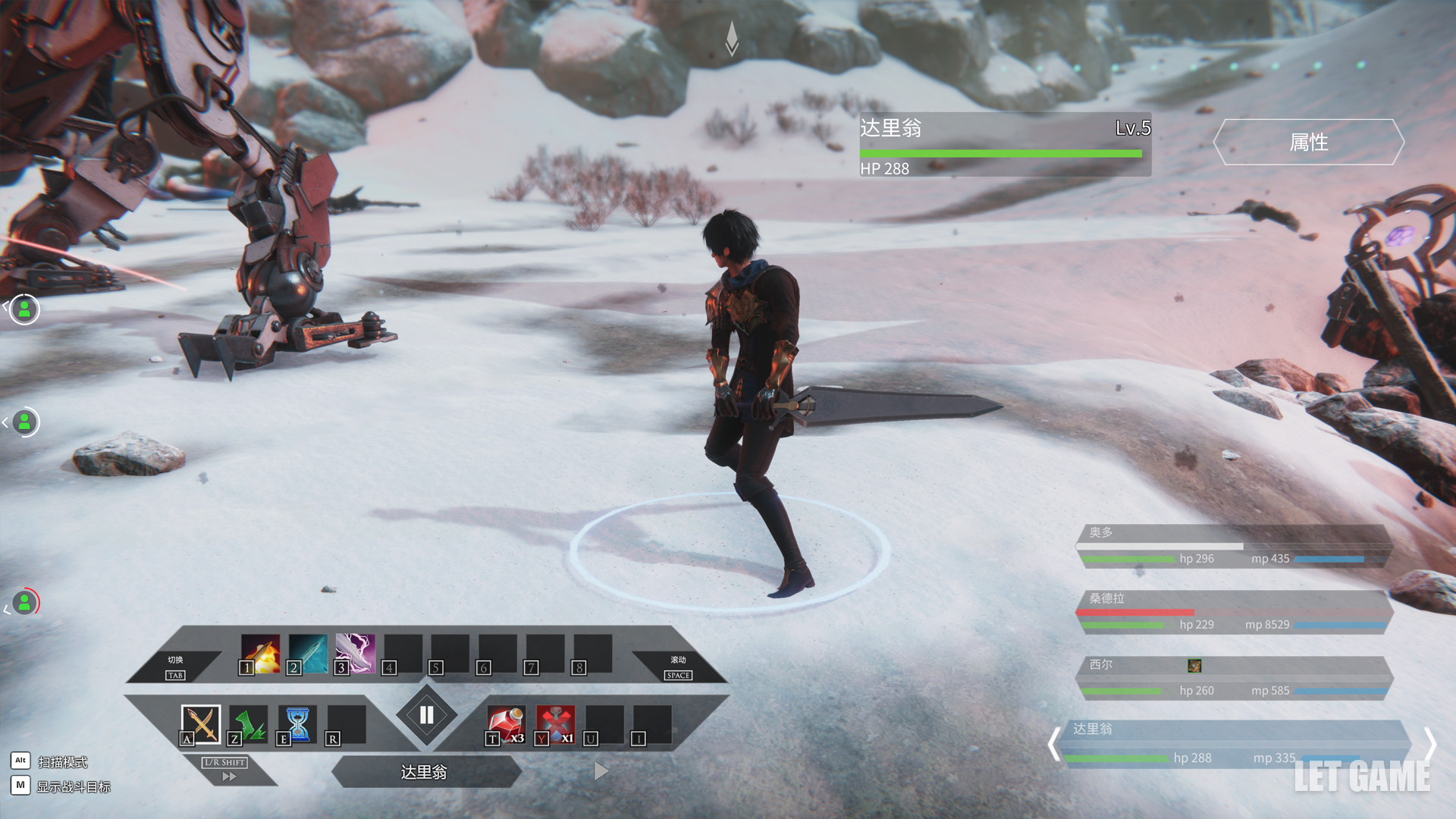Select party member 桑德拉
The height and width of the screenshot is (819, 1456).
click(x=1233, y=612)
